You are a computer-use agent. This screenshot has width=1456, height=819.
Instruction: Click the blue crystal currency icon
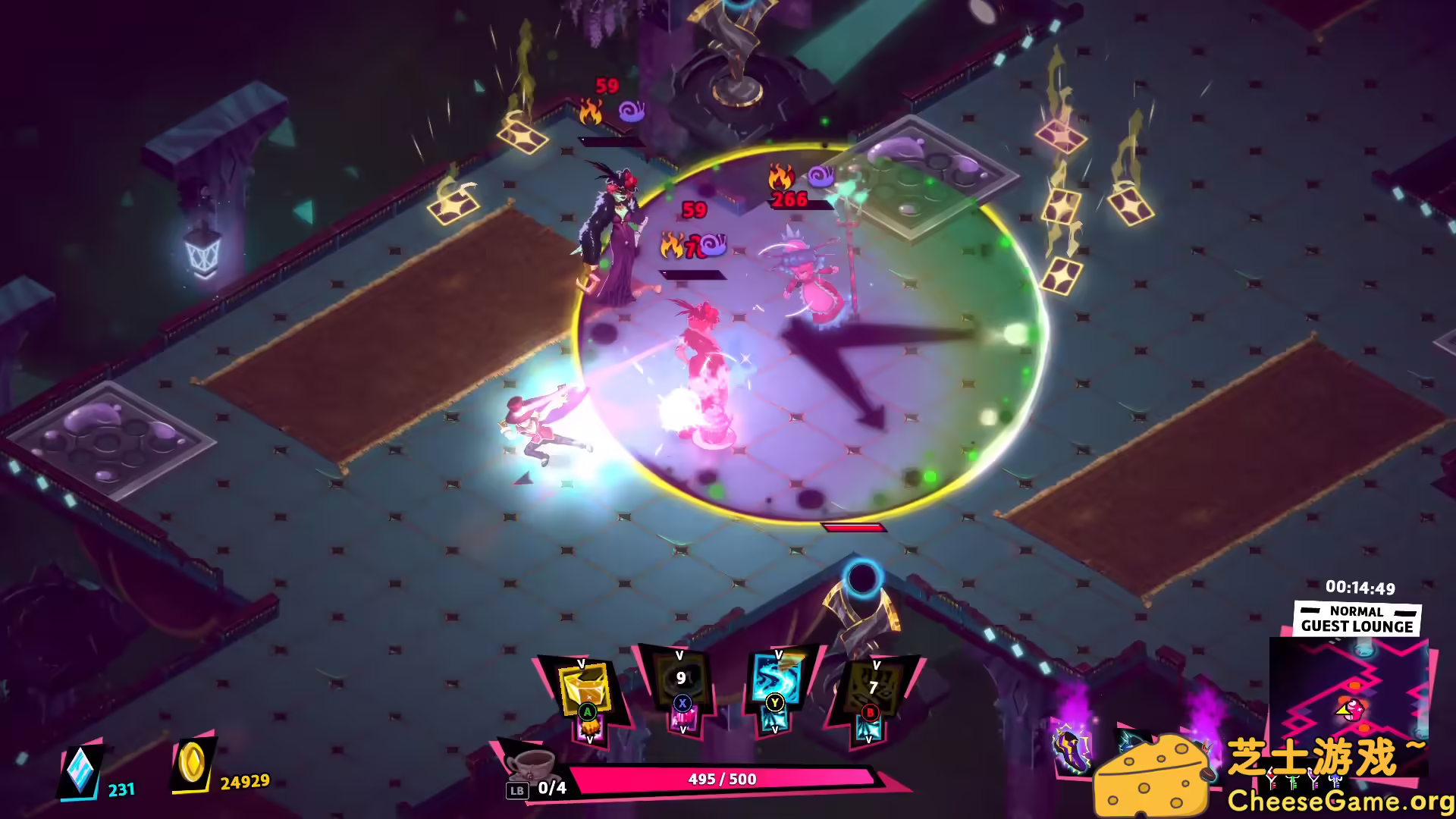point(81,772)
